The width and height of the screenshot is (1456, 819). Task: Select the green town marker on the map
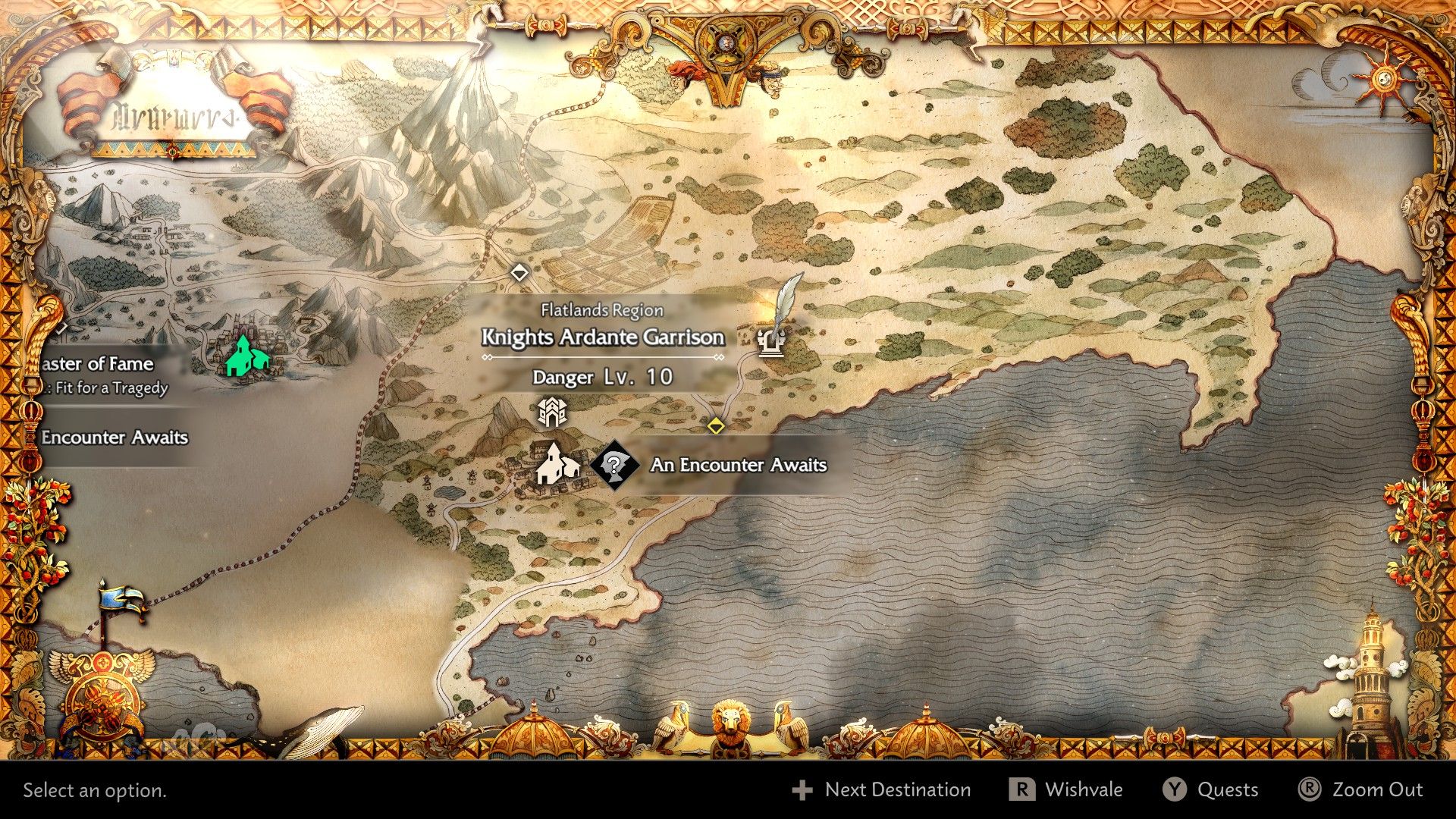point(246,356)
